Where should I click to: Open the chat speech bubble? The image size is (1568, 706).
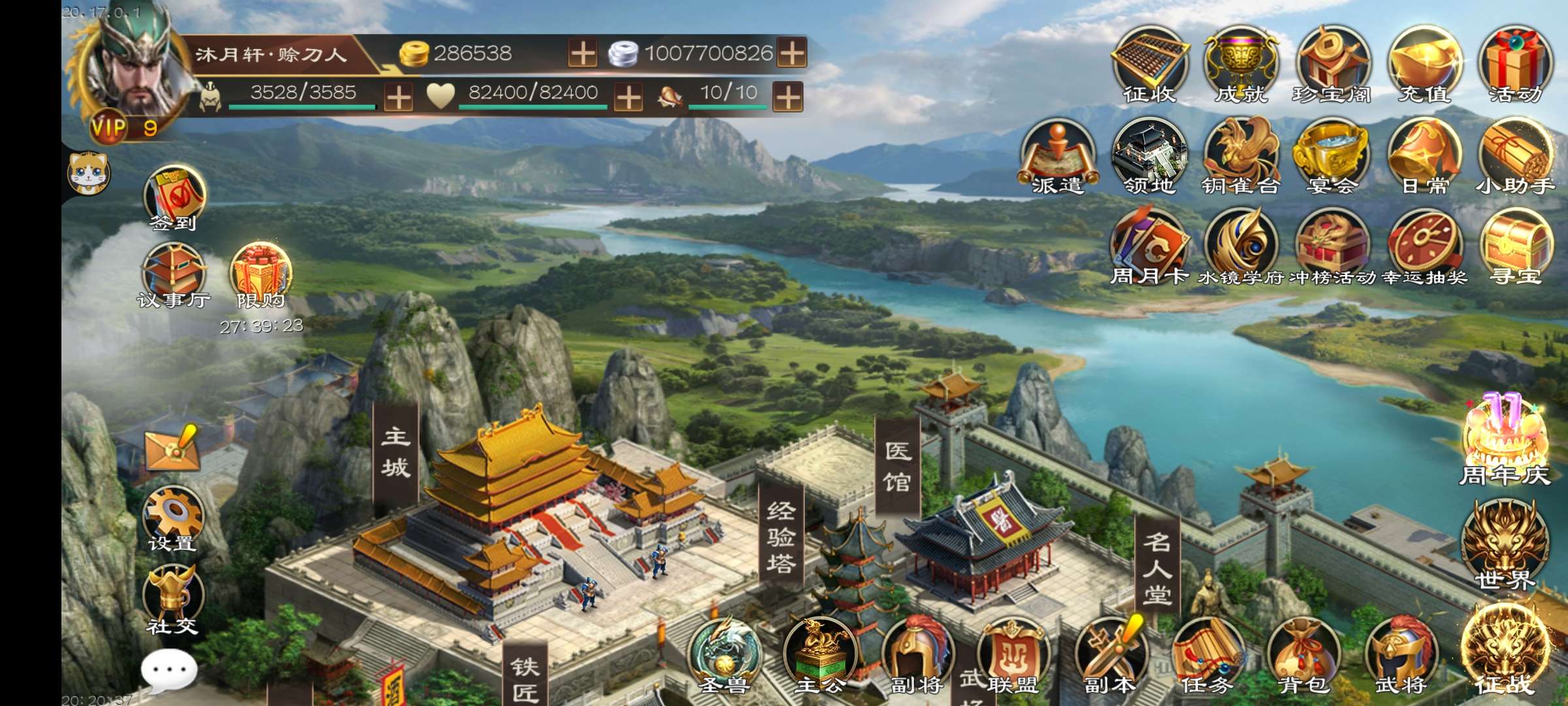(x=169, y=671)
